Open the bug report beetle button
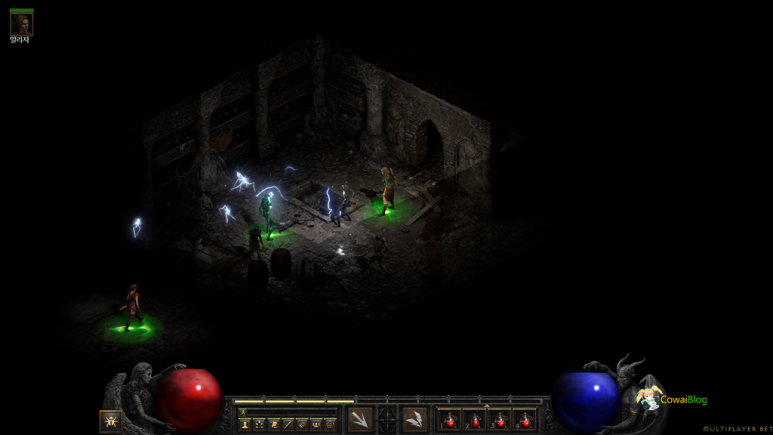This screenshot has height=435, width=773. (110, 421)
